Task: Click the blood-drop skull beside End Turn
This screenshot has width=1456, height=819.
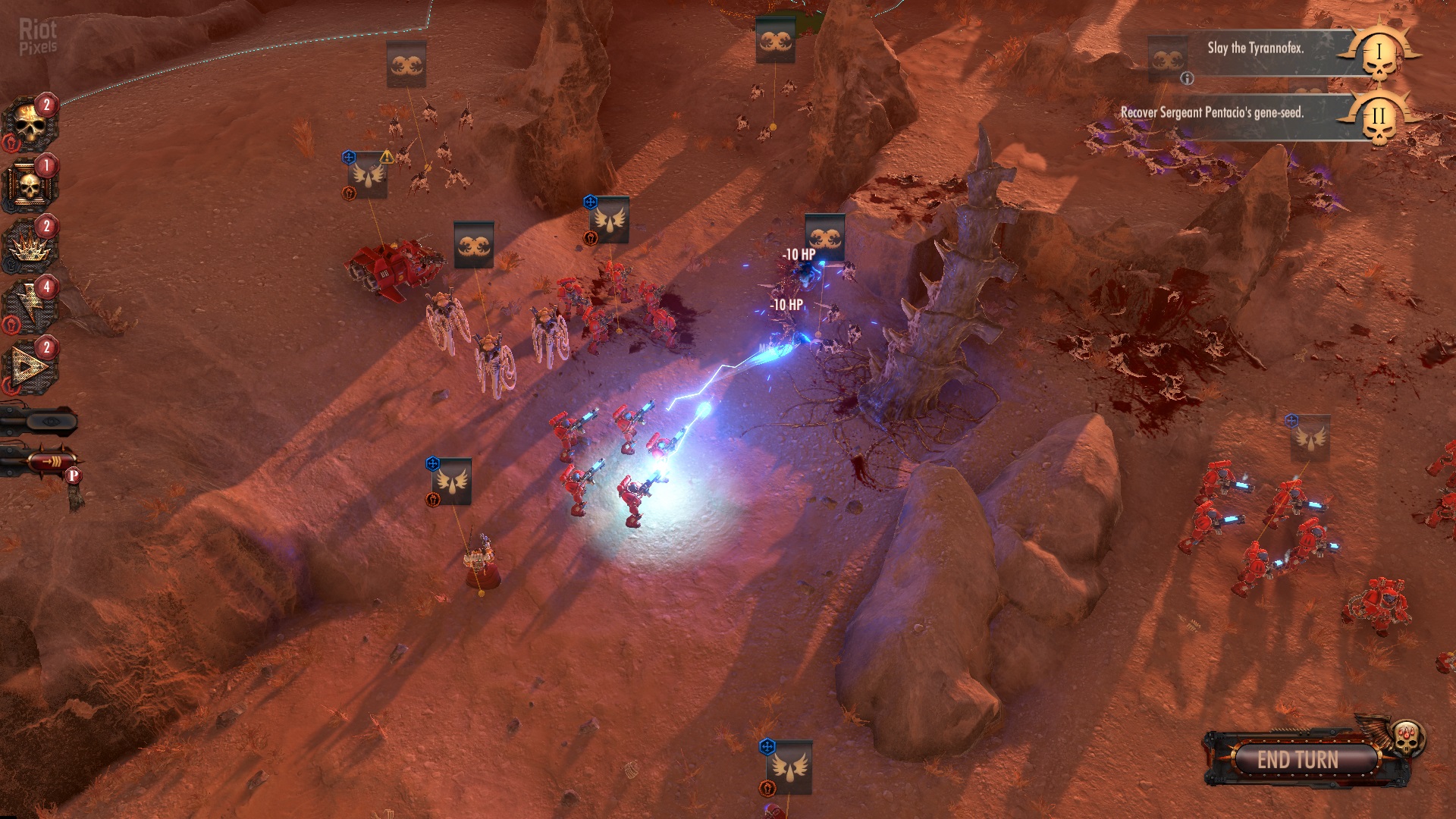Action: [1409, 738]
